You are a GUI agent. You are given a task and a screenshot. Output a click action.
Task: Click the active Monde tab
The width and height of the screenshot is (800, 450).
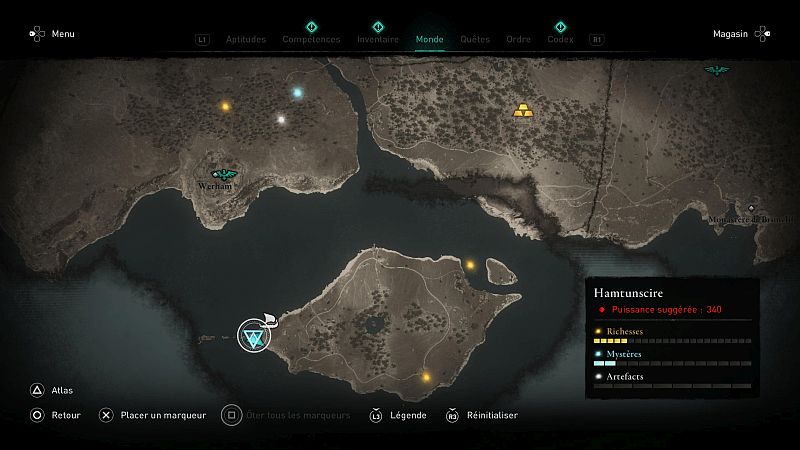pyautogui.click(x=429, y=40)
